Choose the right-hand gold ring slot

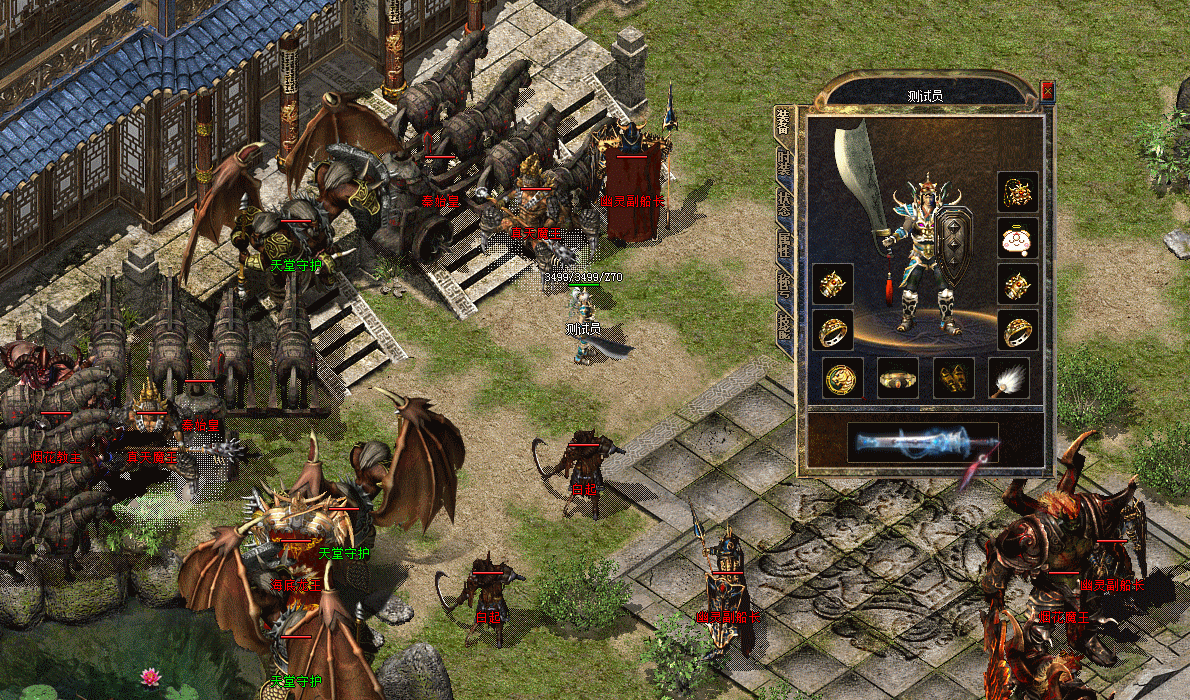point(1018,330)
